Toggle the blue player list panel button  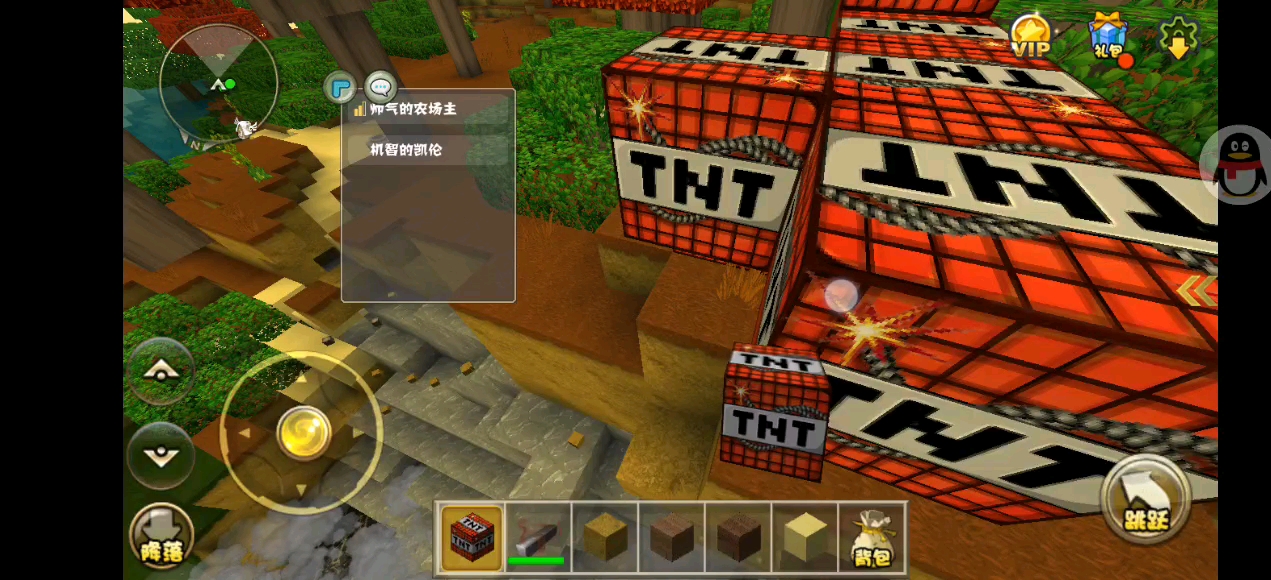[x=341, y=87]
